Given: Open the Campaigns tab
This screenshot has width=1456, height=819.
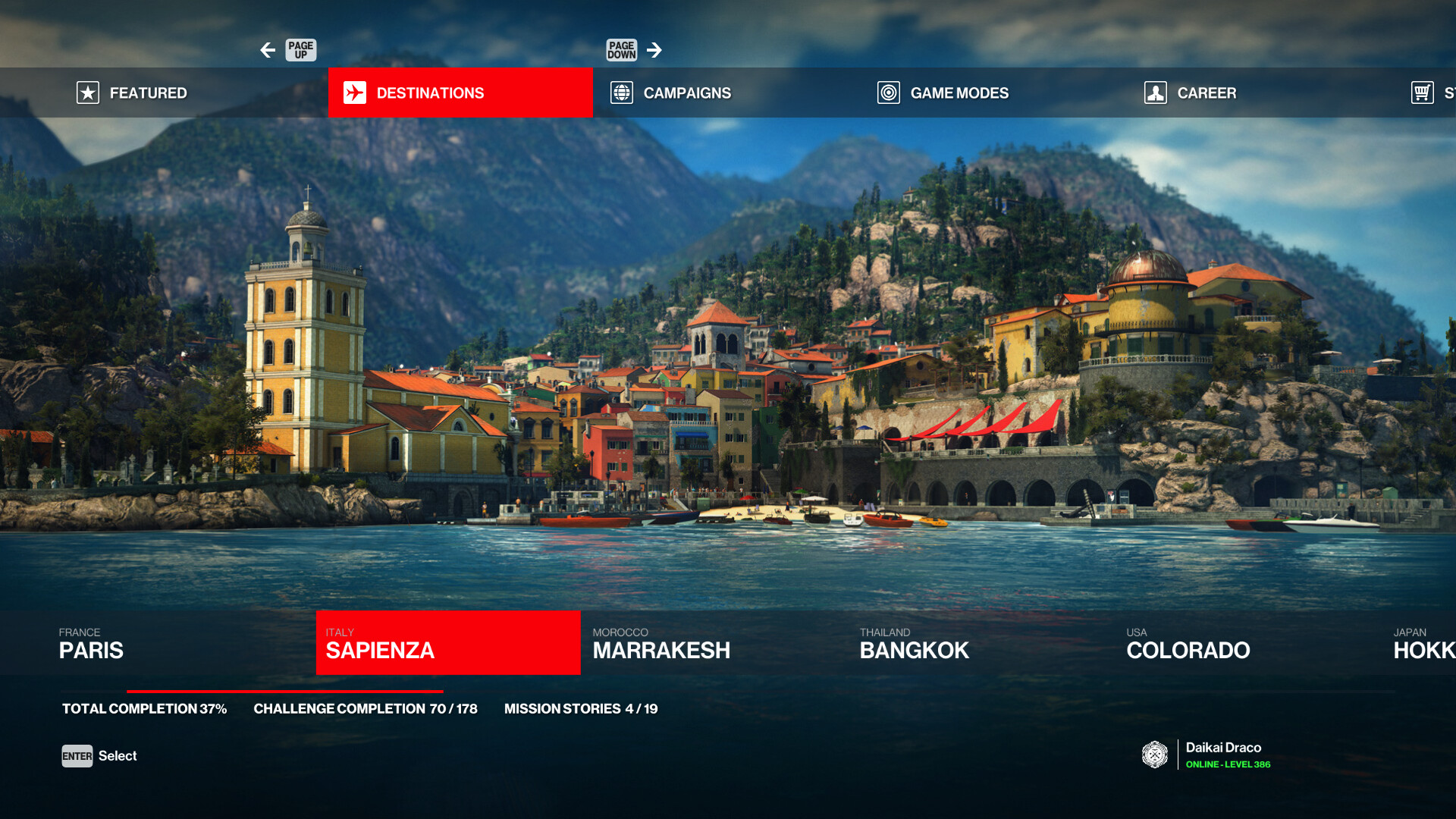Looking at the screenshot, I should click(x=686, y=93).
